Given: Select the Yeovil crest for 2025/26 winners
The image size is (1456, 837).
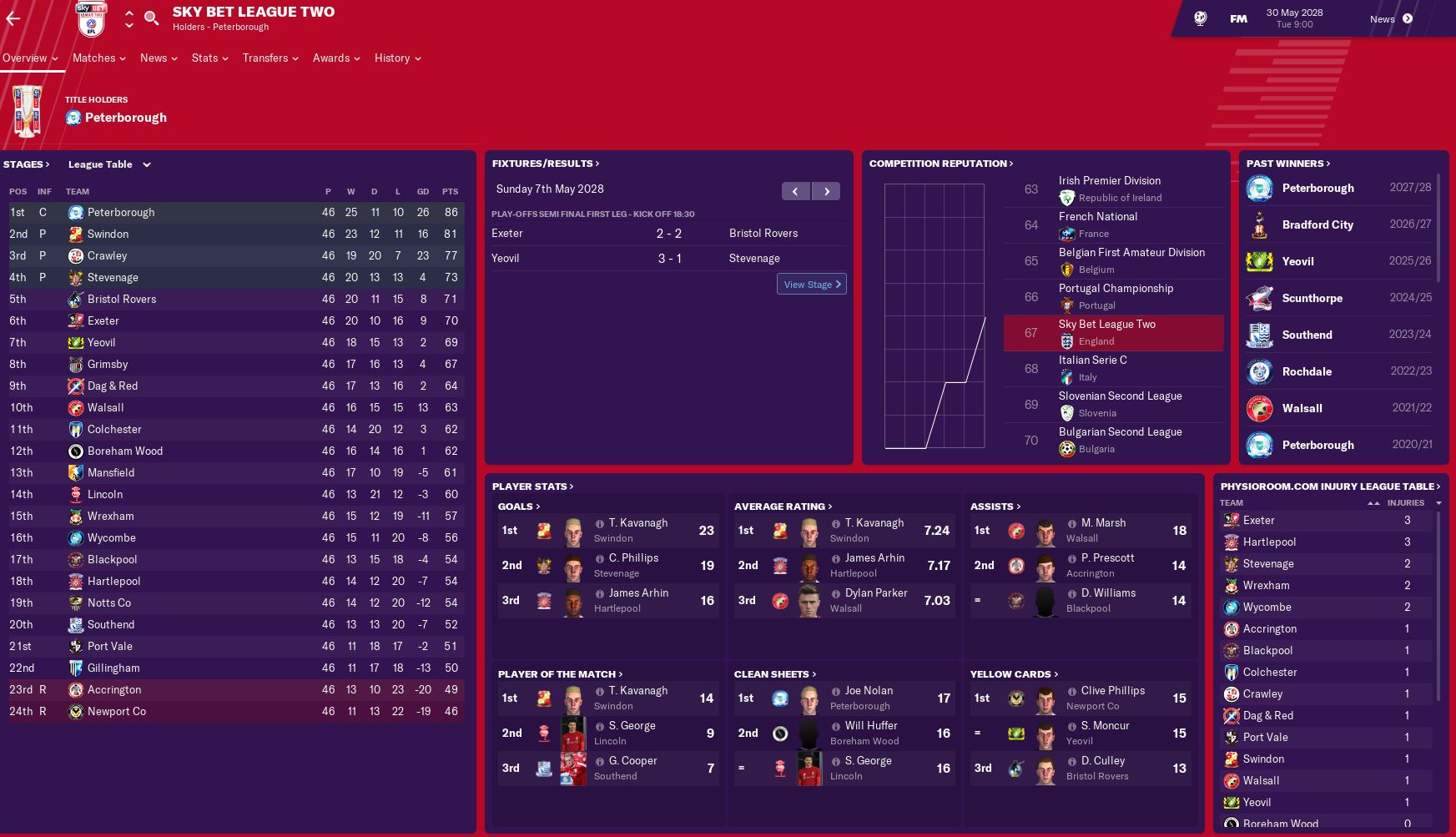Looking at the screenshot, I should click(1259, 261).
